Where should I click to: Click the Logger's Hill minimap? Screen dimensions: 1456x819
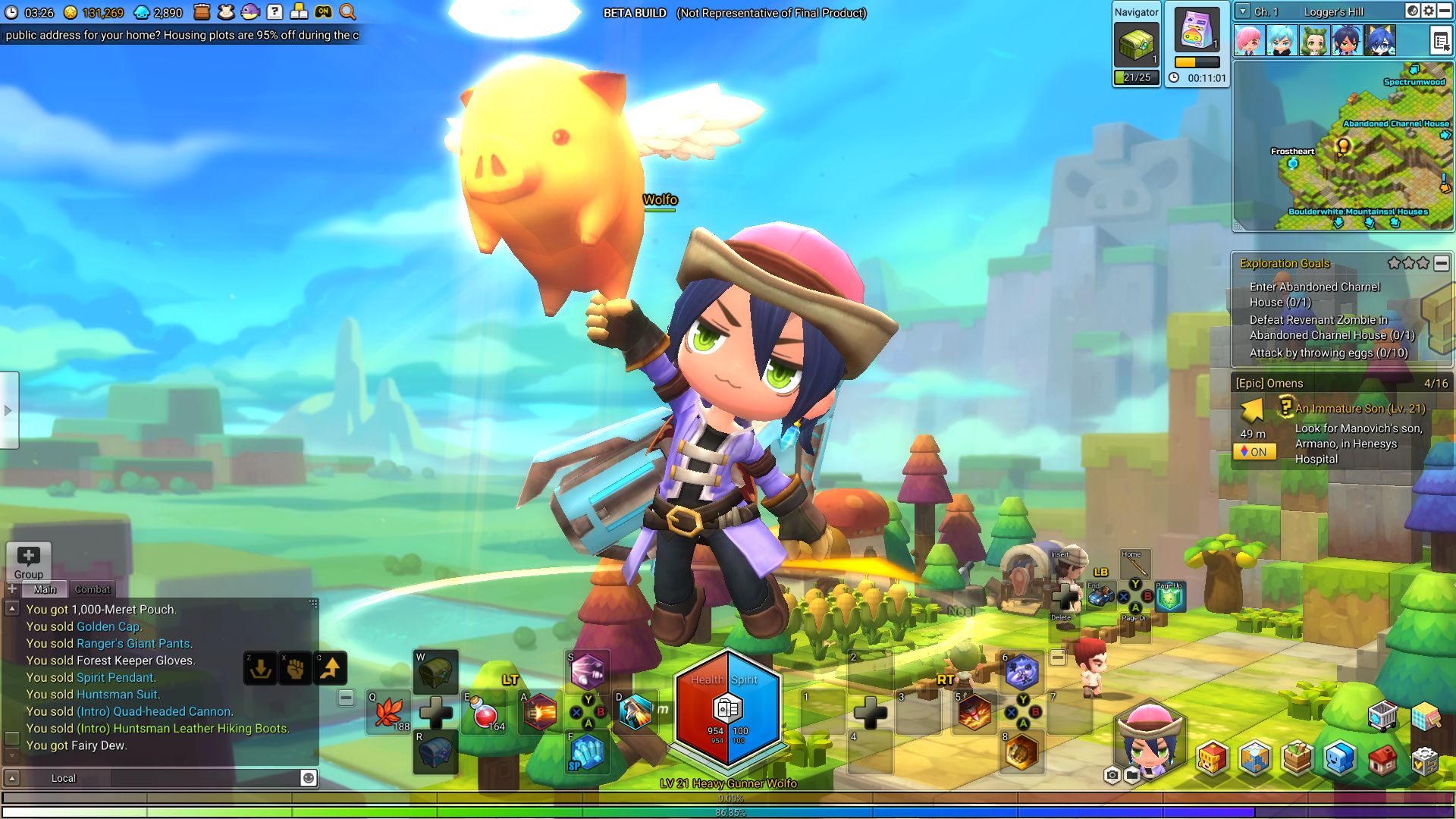pyautogui.click(x=1342, y=146)
